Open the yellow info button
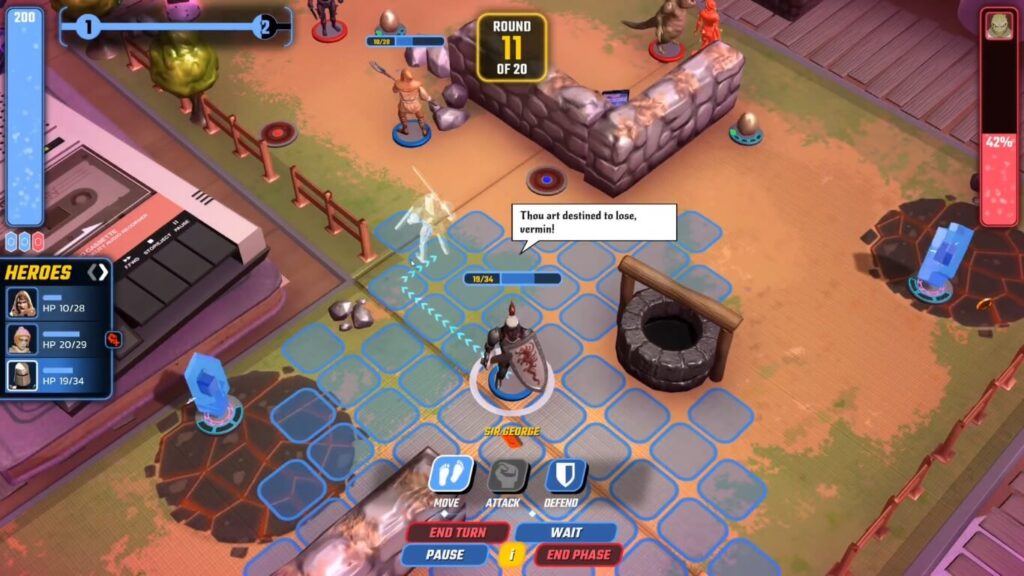This screenshot has width=1024, height=576. [512, 555]
